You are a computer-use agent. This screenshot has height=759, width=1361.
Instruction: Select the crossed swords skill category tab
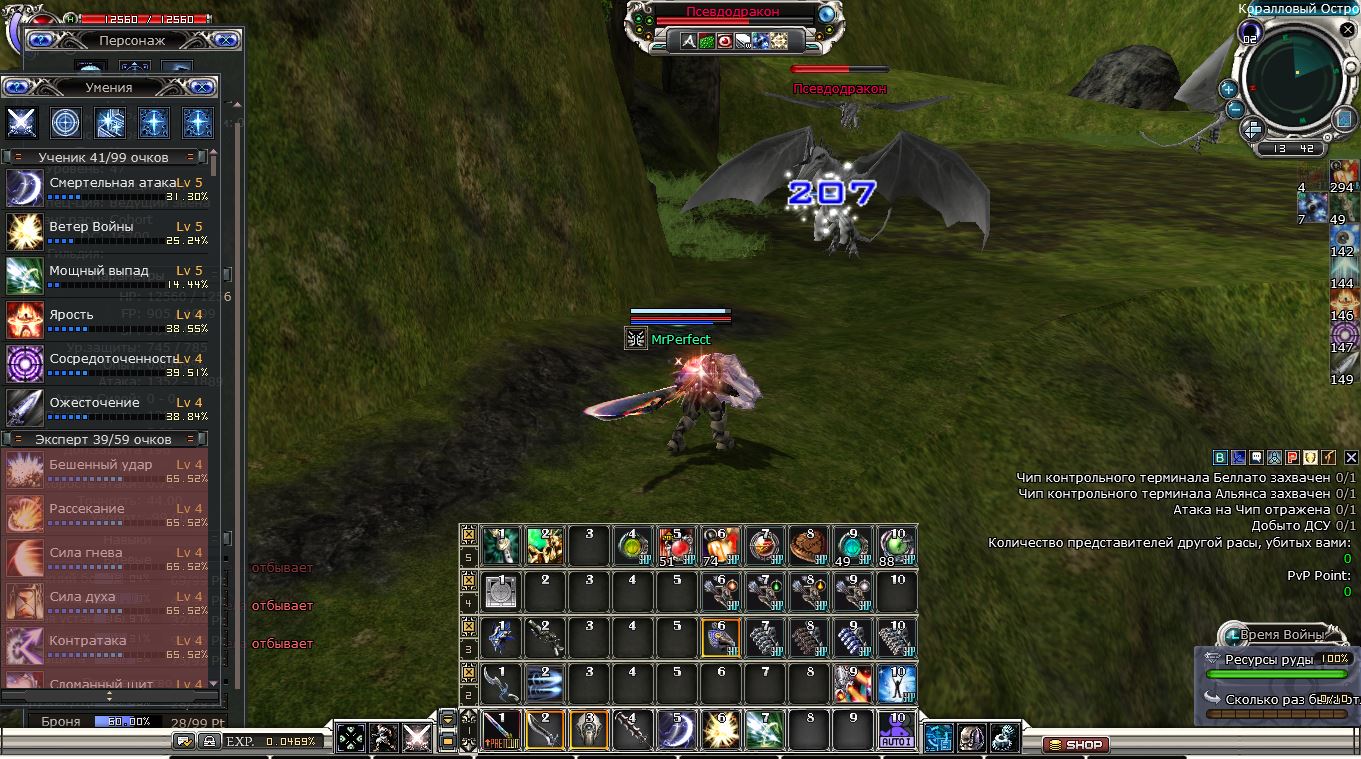tap(22, 122)
